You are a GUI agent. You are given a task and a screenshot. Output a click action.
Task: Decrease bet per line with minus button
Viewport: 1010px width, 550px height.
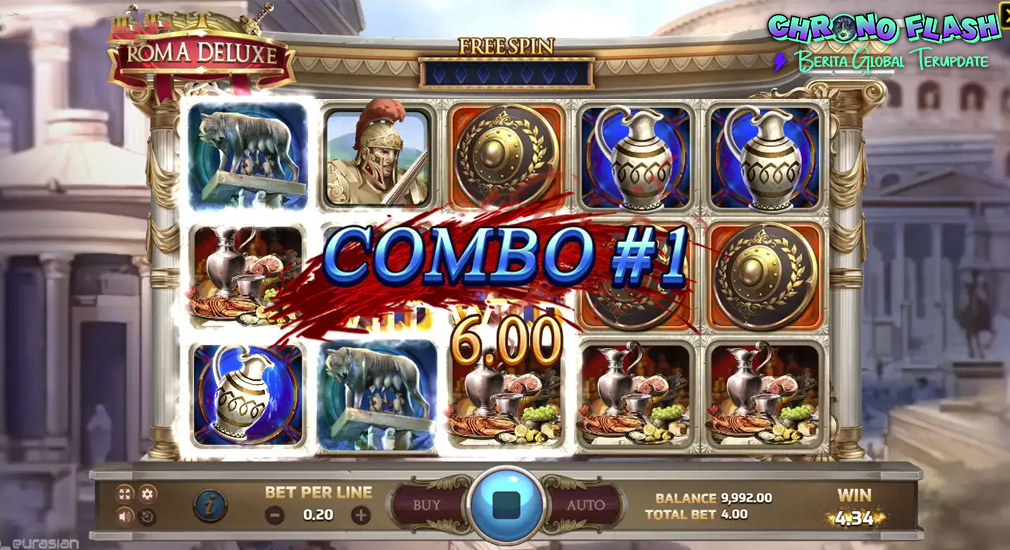click(x=275, y=516)
